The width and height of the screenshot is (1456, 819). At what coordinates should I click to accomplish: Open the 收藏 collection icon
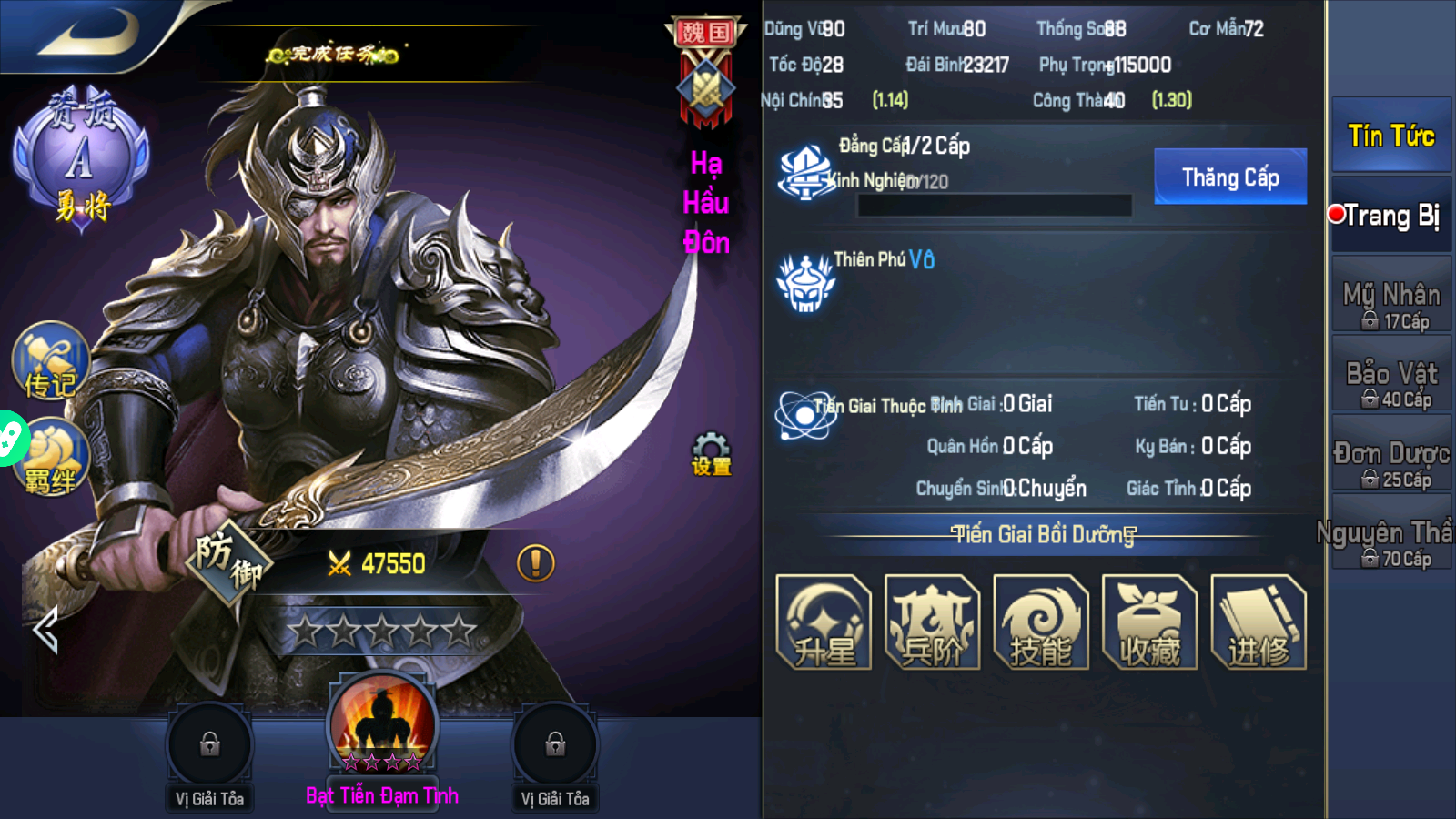tap(1149, 622)
